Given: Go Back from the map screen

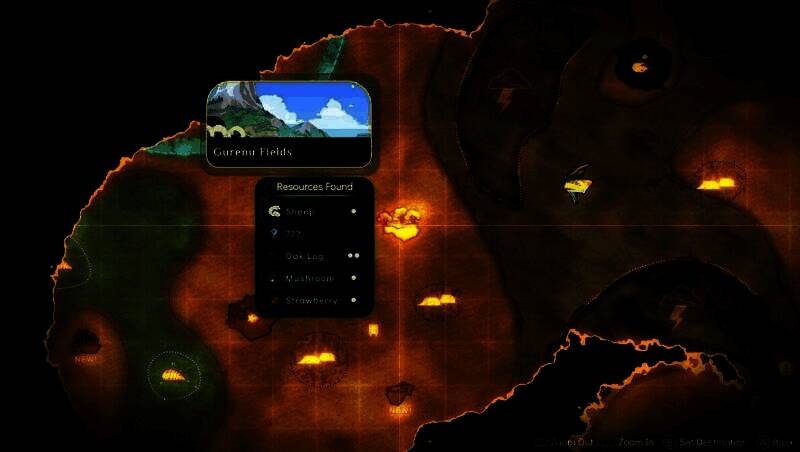Looking at the screenshot, I should point(773,442).
